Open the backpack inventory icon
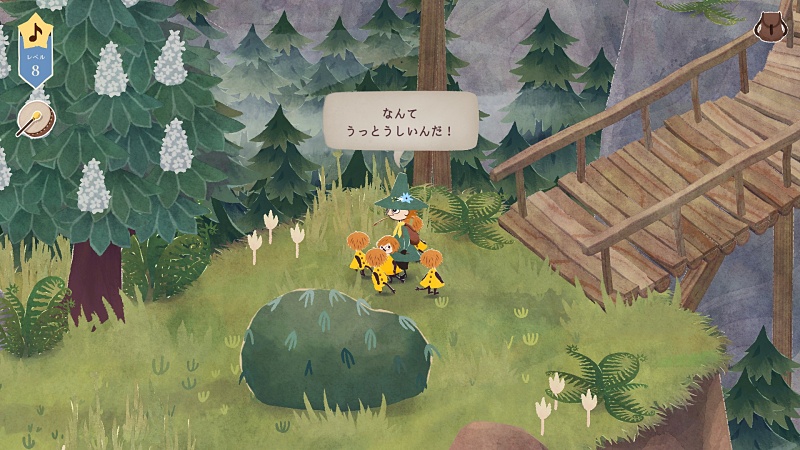The height and width of the screenshot is (450, 800). [x=769, y=26]
